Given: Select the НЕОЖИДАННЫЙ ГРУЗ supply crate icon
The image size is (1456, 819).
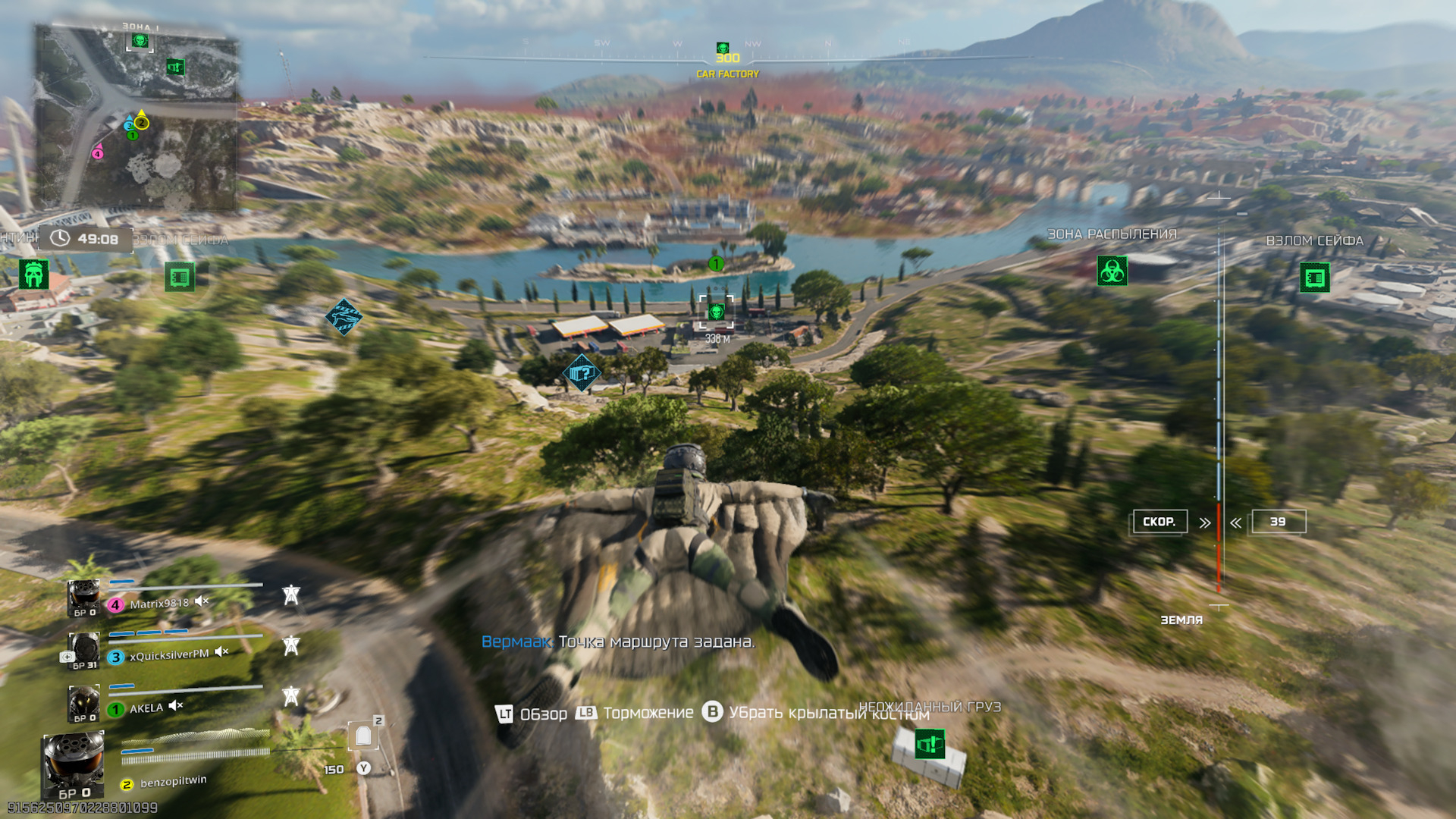Looking at the screenshot, I should click(929, 744).
